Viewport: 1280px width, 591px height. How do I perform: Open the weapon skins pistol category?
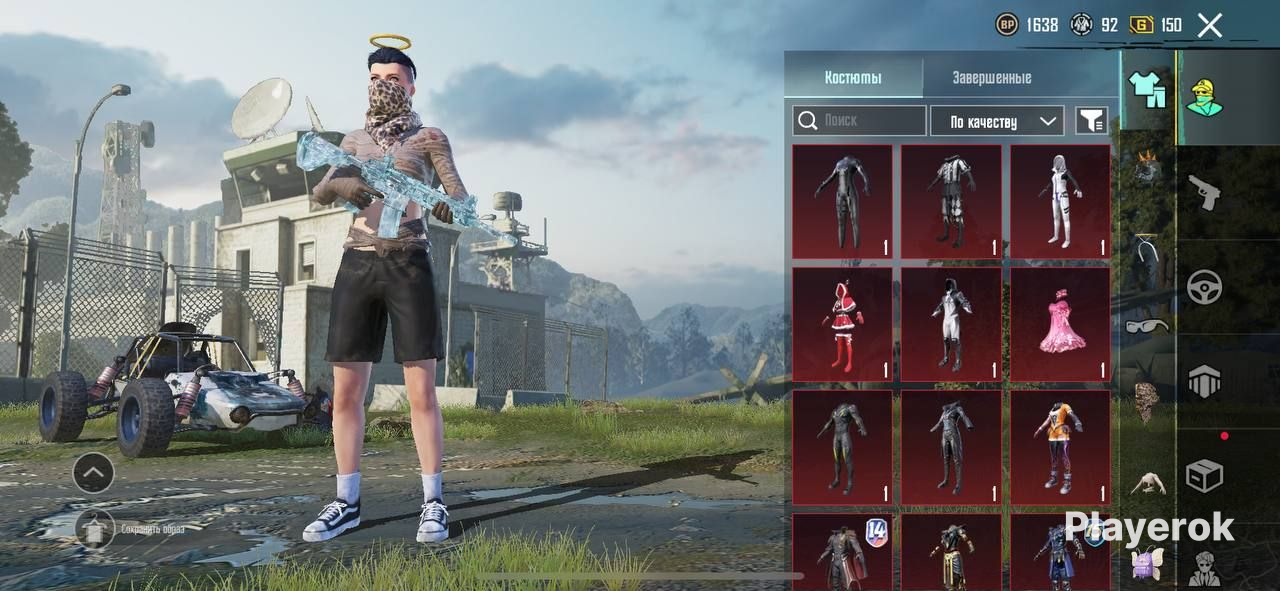[1204, 192]
